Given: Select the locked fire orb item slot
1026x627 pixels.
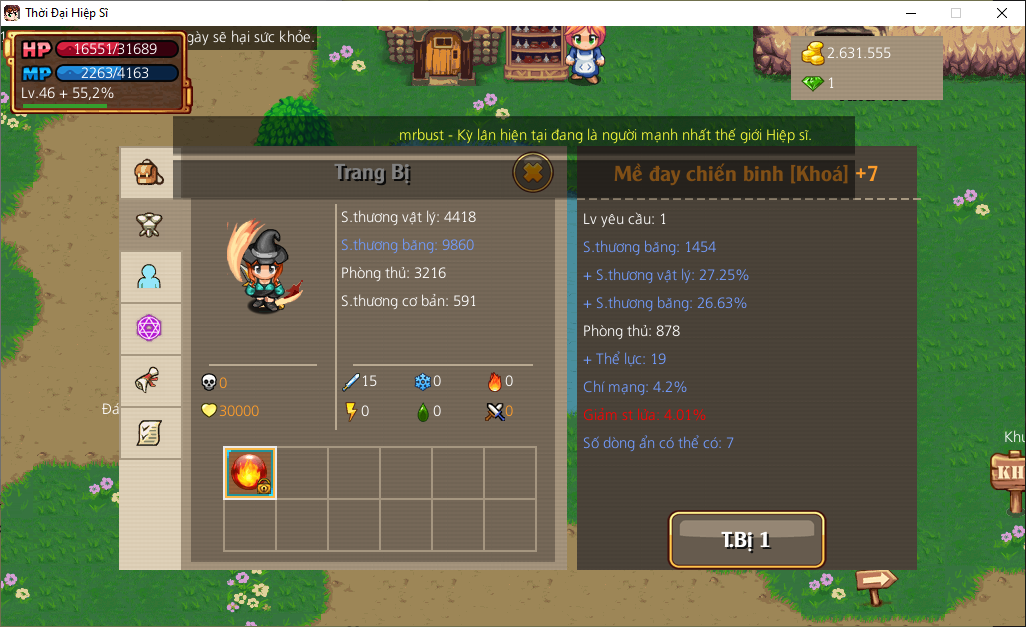Looking at the screenshot, I should [249, 473].
